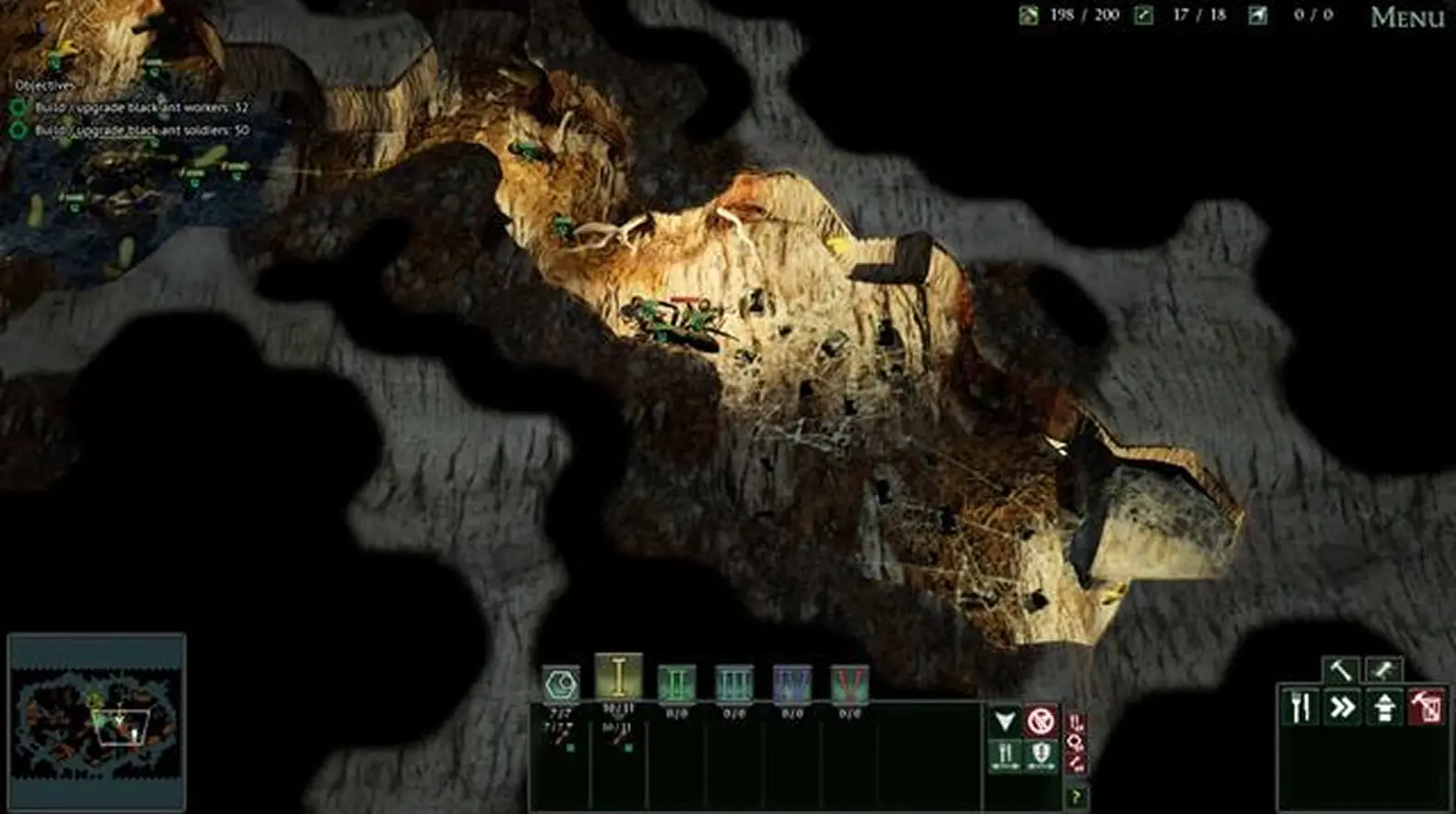Toggle the shield stance button
Image resolution: width=1456 pixels, height=814 pixels.
tap(1041, 756)
